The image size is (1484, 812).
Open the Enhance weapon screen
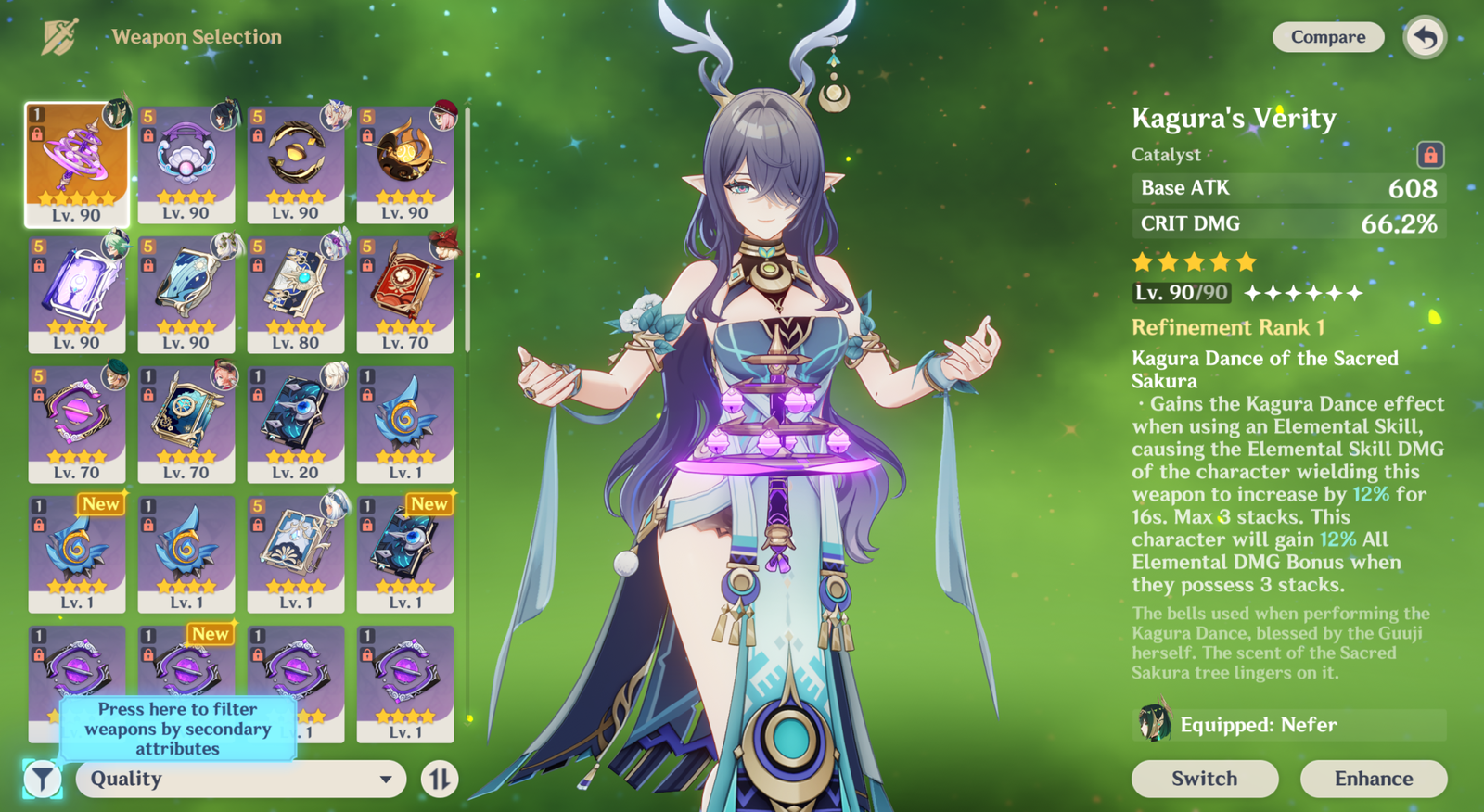tap(1373, 779)
